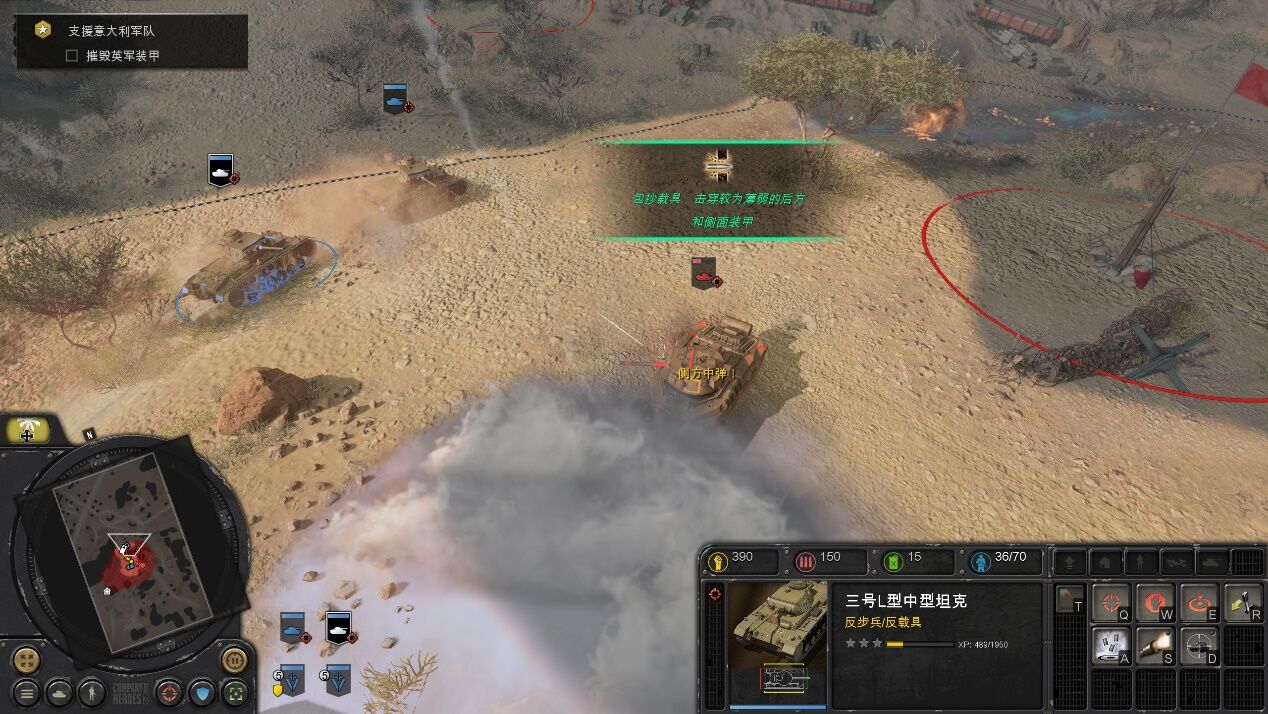
Task: Activate the red crosshair attack command
Action: (x=1110, y=602)
